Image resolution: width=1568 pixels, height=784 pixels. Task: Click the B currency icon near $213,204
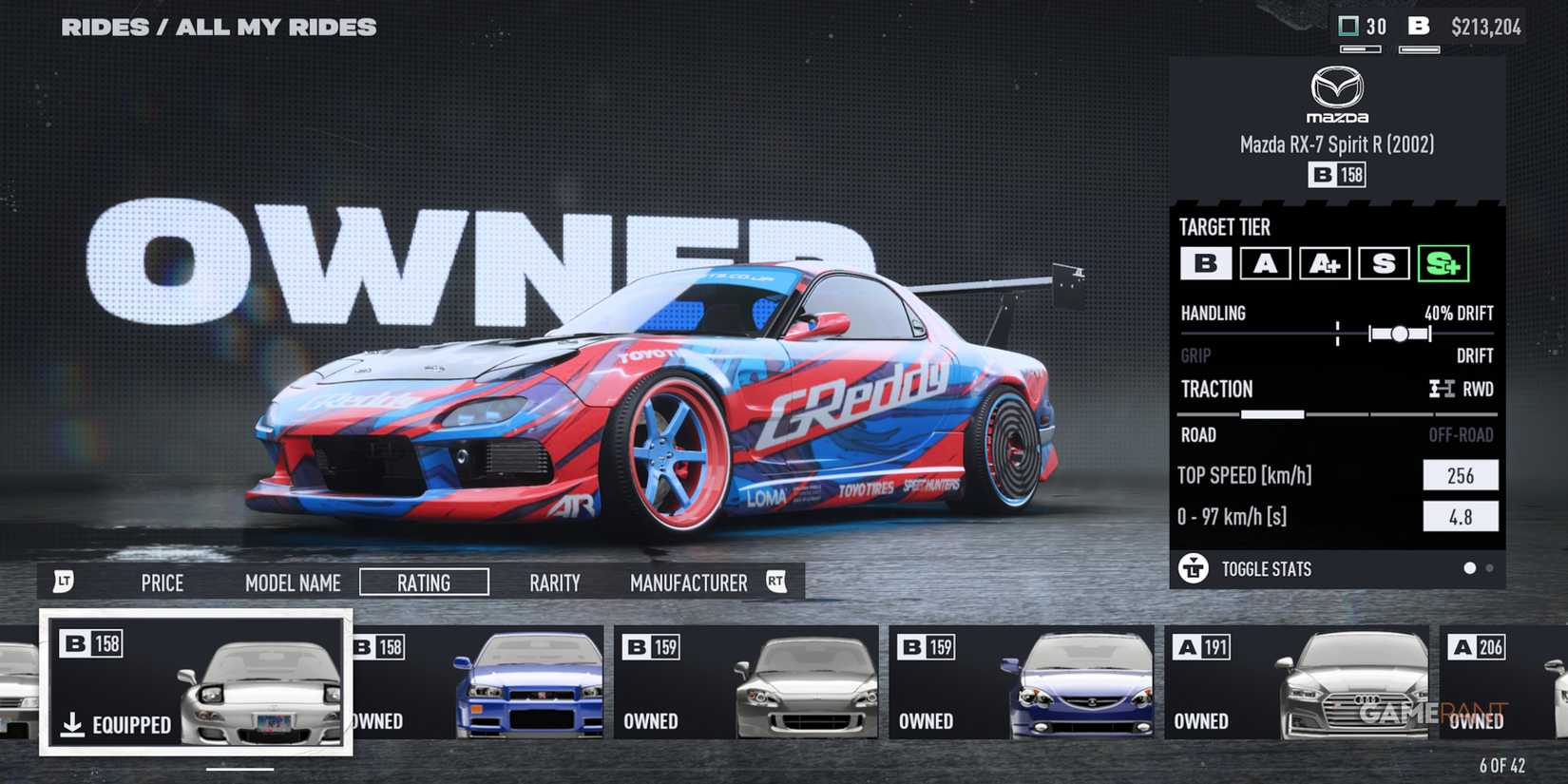coord(1420,27)
